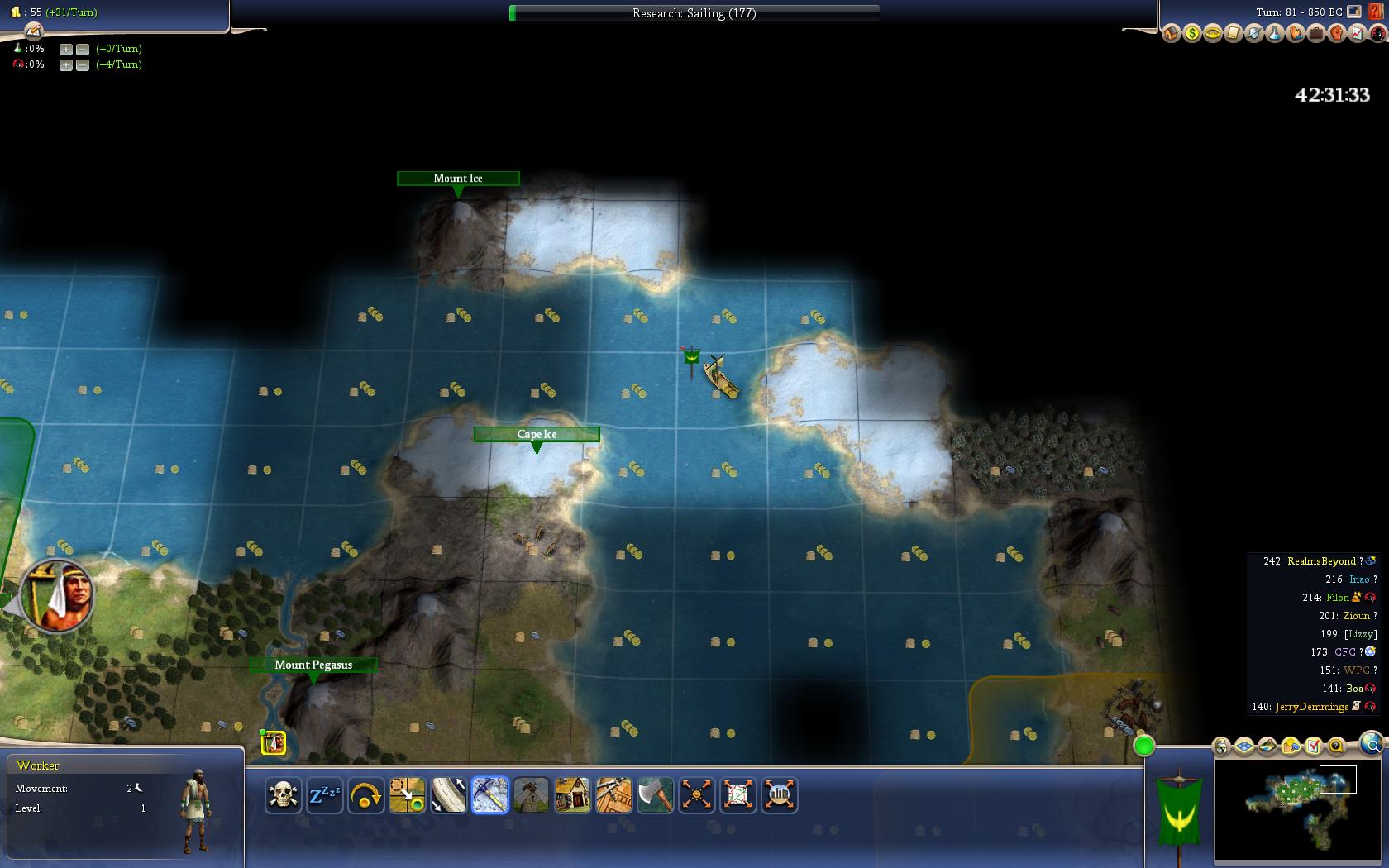Viewport: 1389px width, 868px height.
Task: Click the green end turn button
Action: point(1143,746)
